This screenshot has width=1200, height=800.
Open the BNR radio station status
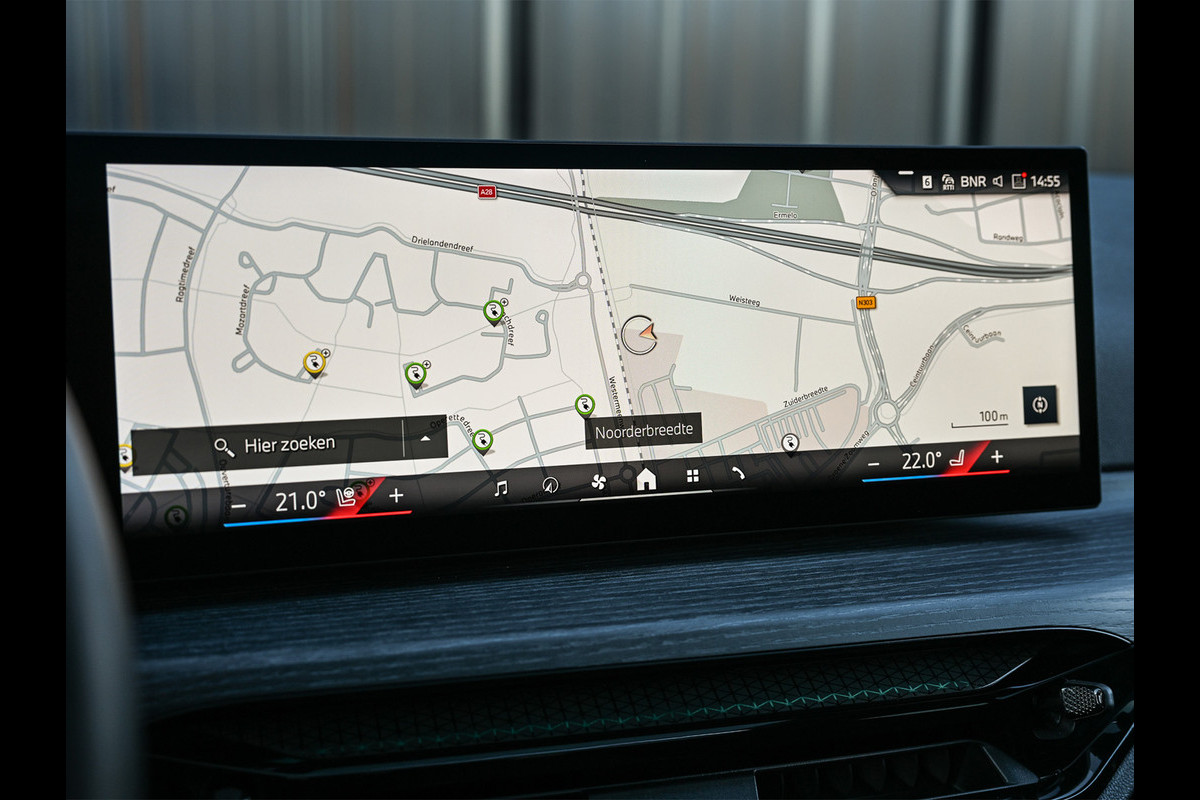[972, 181]
